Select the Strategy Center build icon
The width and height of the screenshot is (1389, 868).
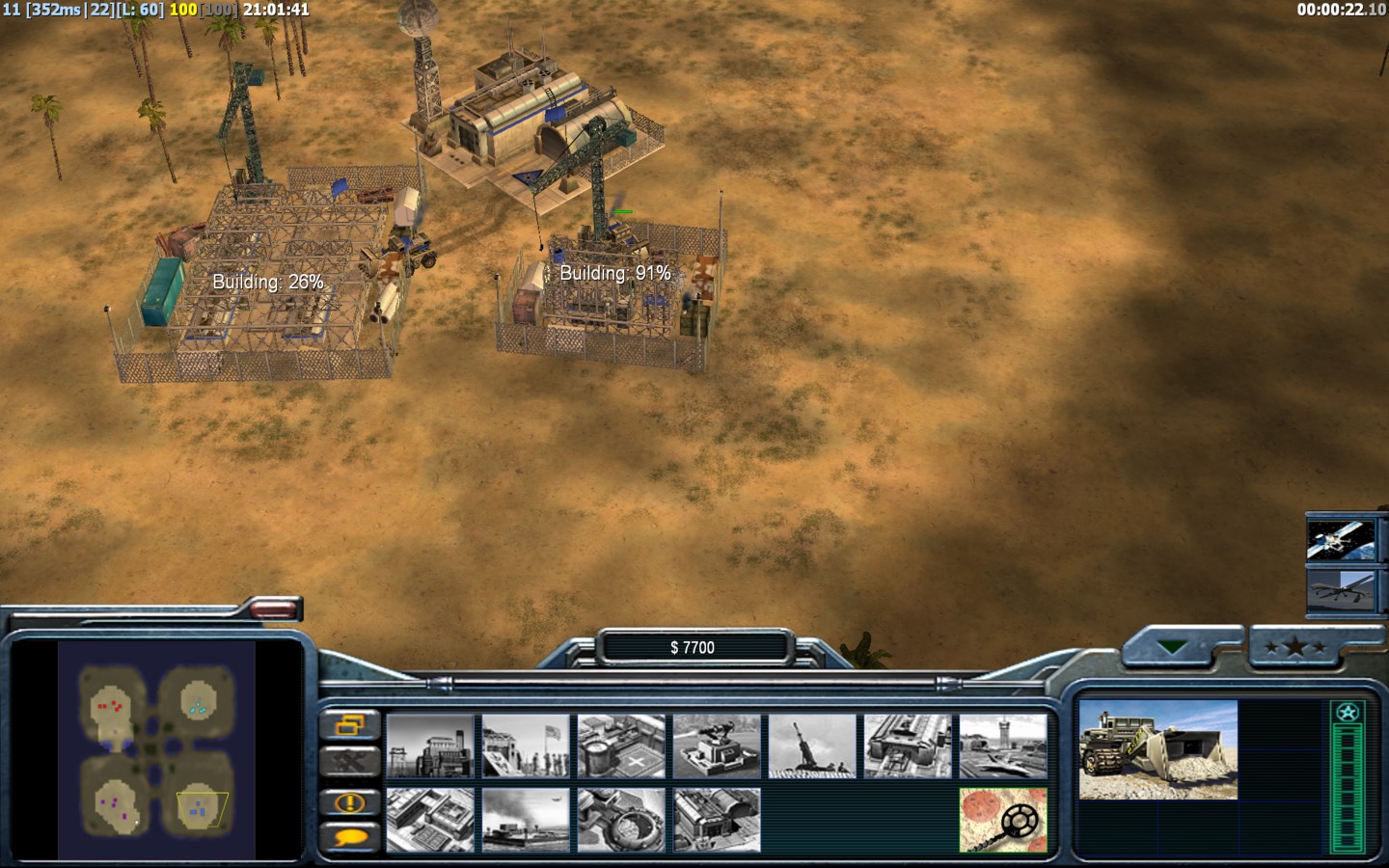tap(430, 820)
